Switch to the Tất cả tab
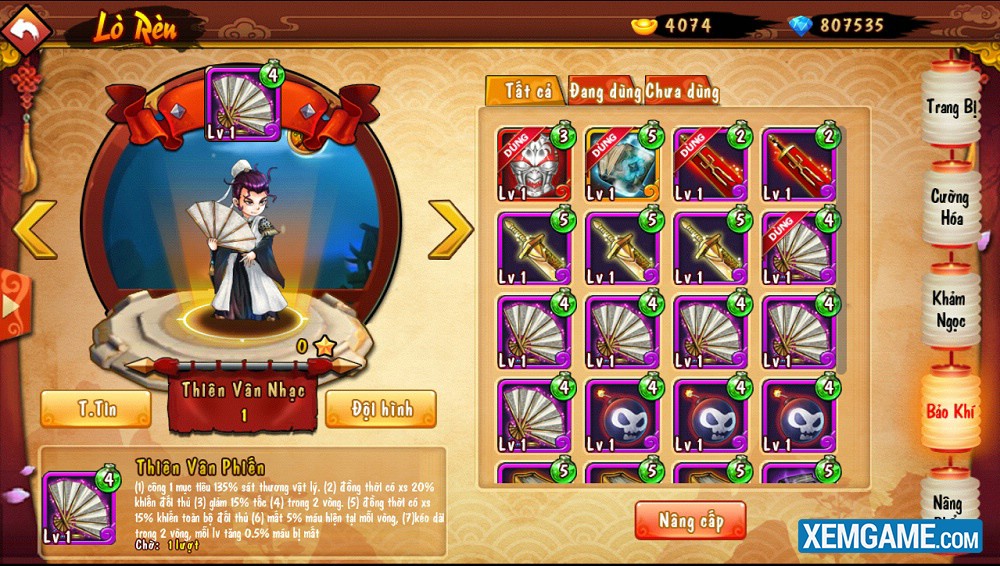Screen dimensions: 1000x566 [527, 91]
